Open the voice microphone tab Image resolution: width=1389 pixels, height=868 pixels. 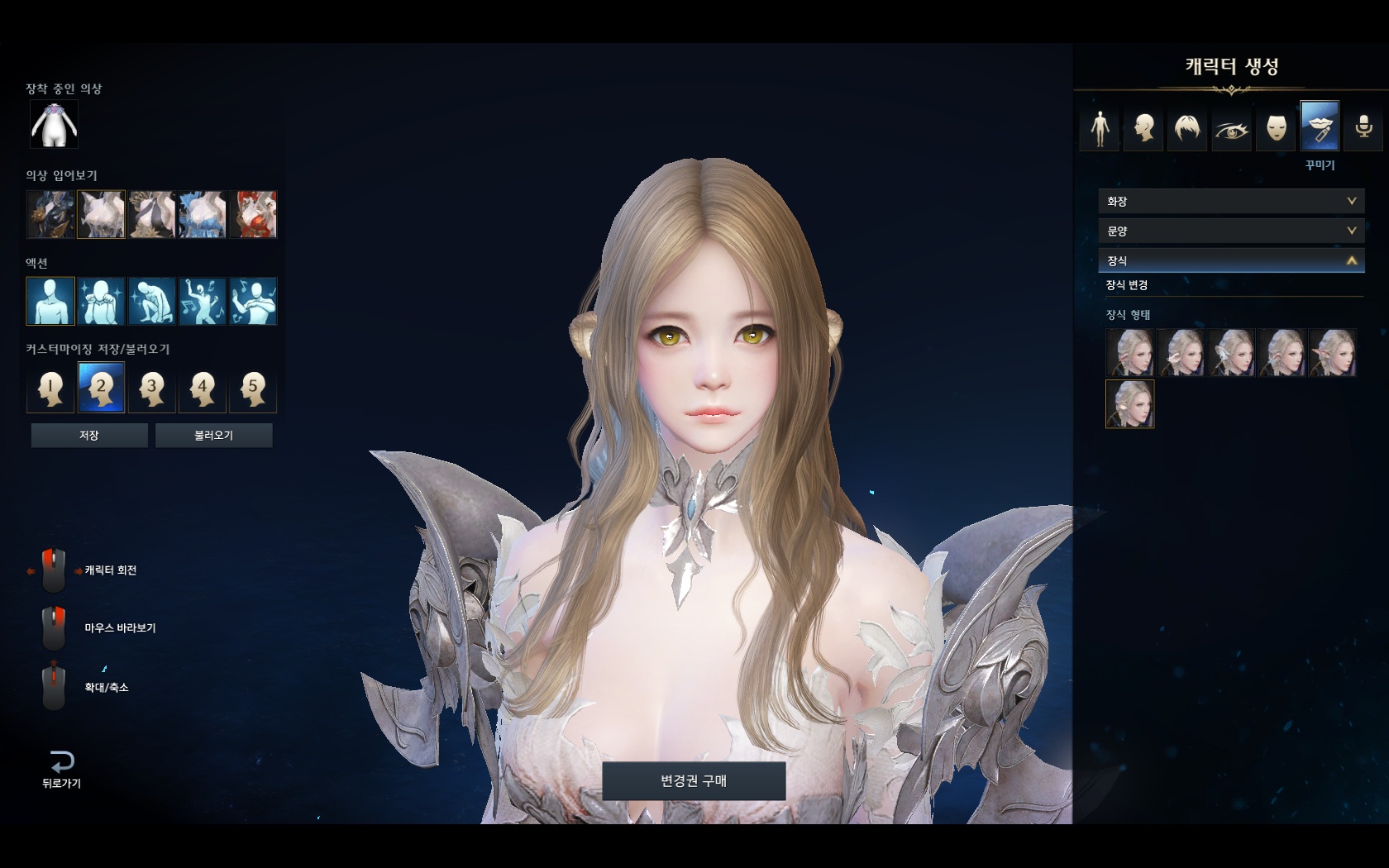pyautogui.click(x=1363, y=128)
